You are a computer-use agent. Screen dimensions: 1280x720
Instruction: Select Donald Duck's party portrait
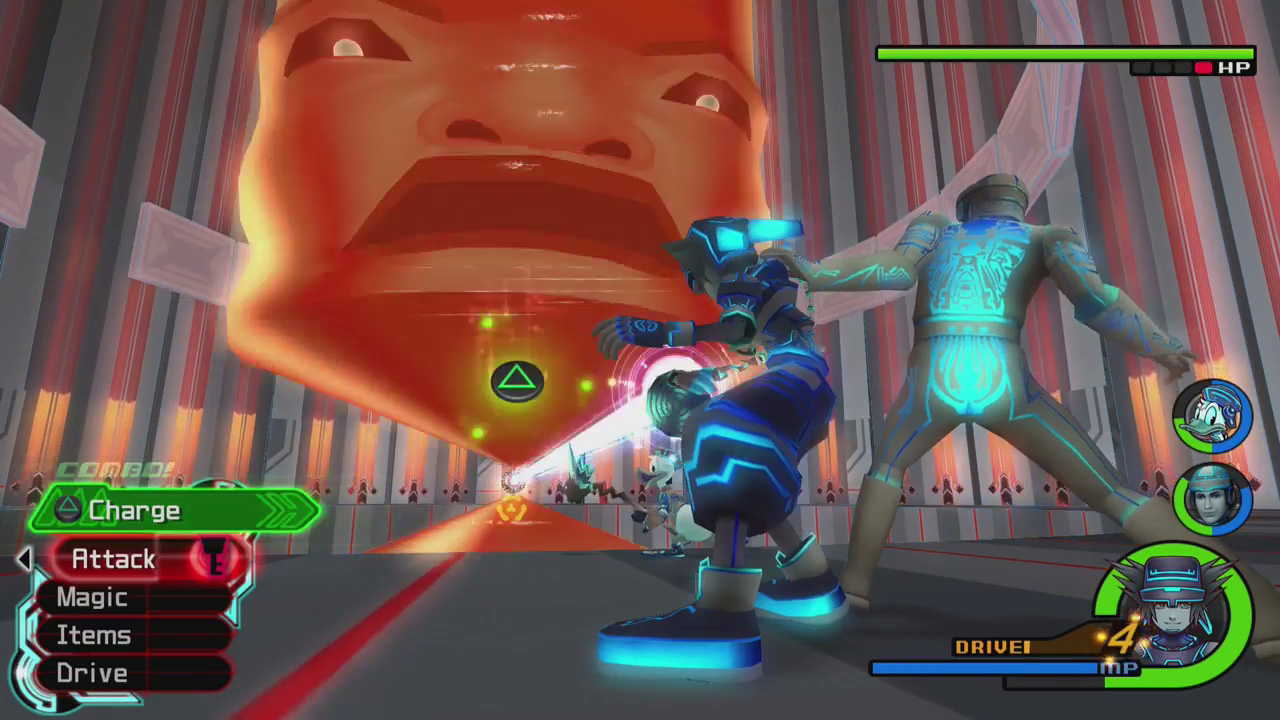1212,417
